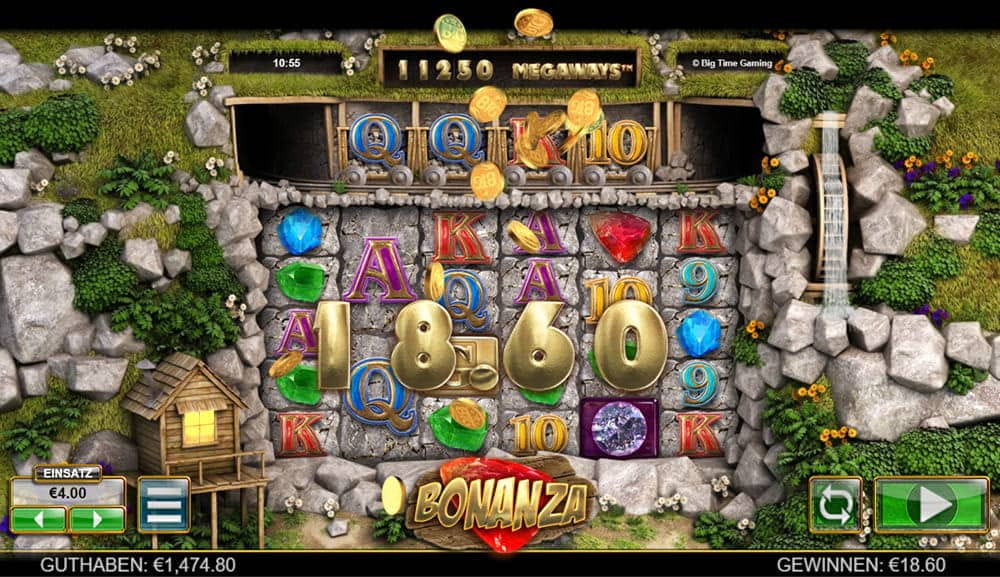Open the hamburger menu button
1000x577 pixels.
click(163, 504)
